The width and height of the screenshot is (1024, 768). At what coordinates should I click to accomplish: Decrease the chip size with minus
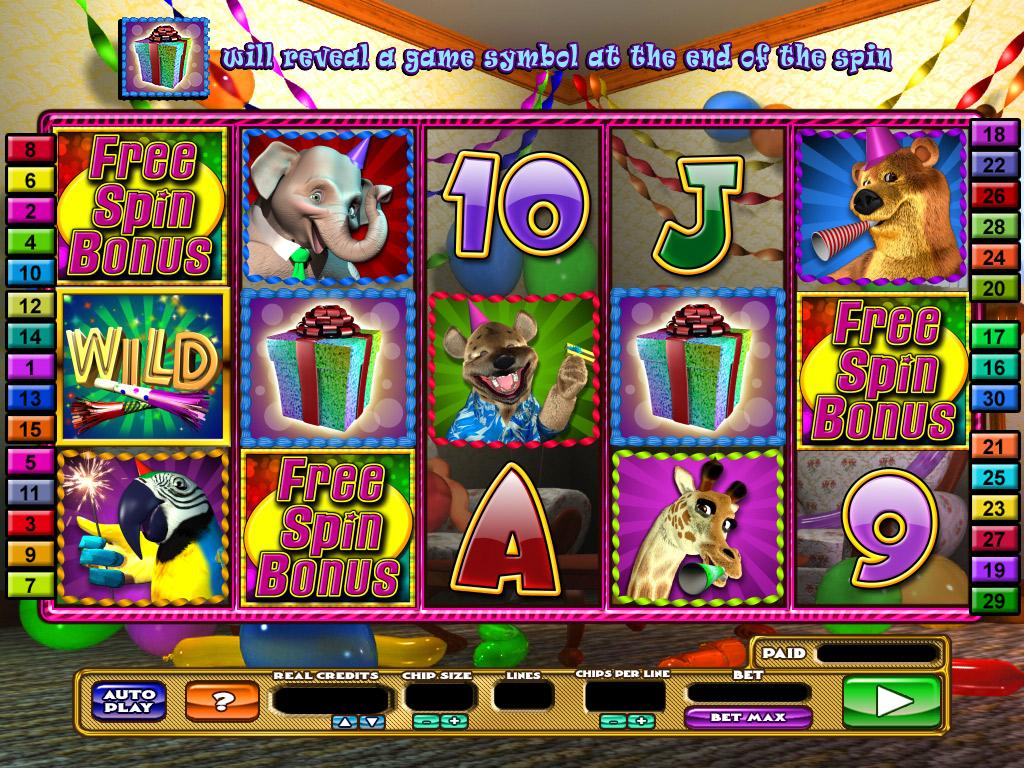425,721
